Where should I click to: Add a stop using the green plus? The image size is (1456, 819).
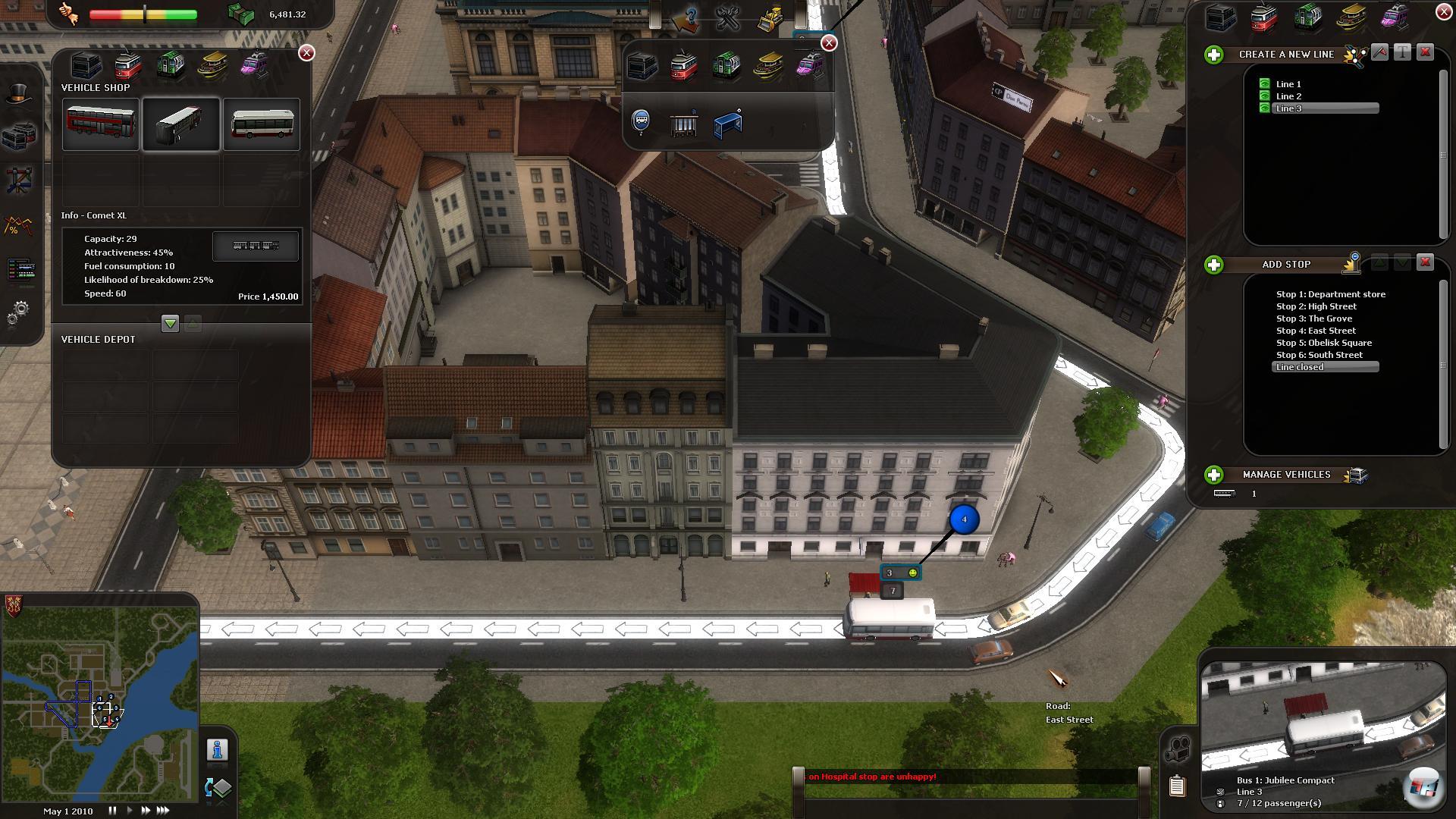pos(1214,265)
